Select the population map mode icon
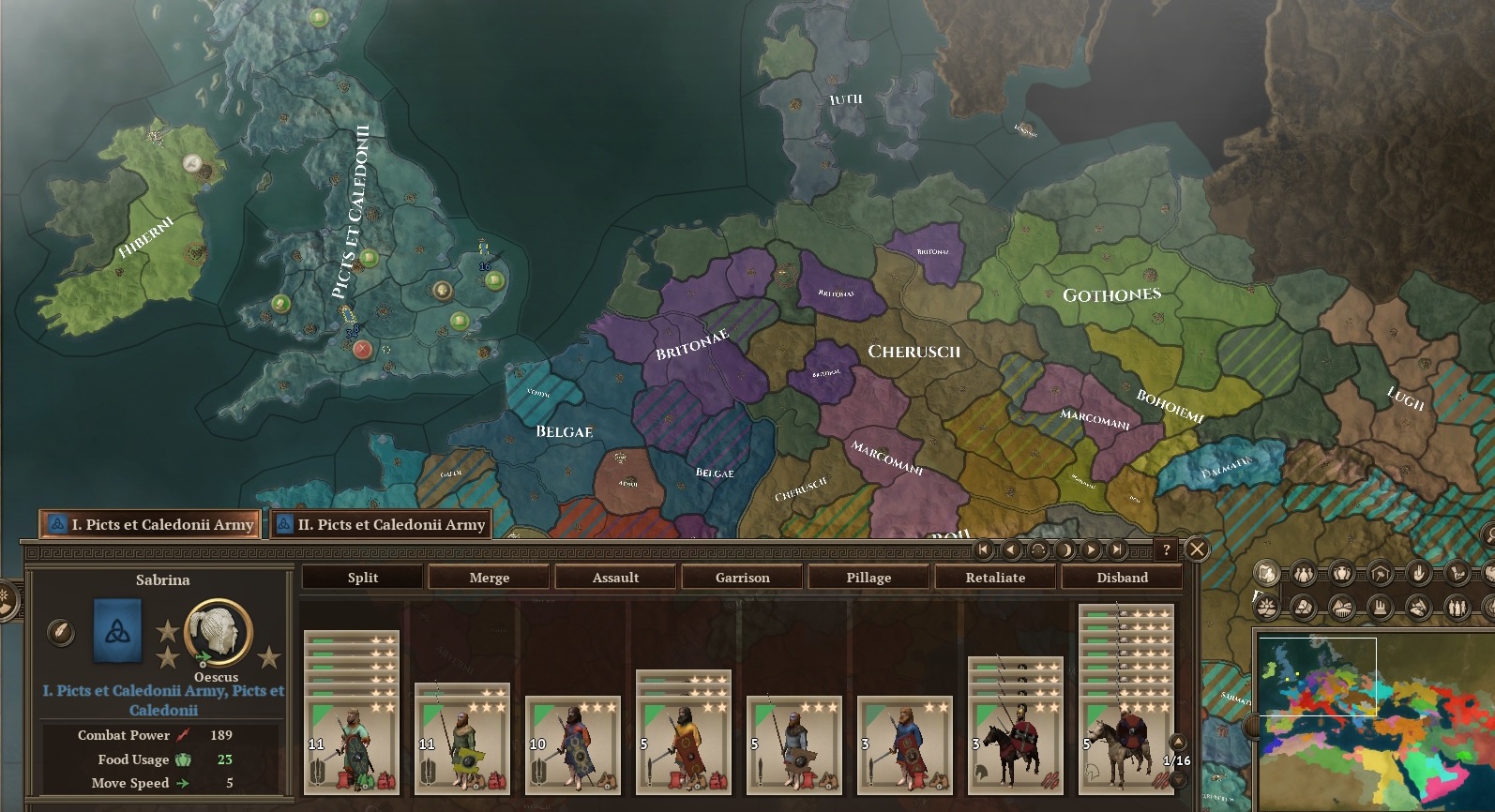 click(1305, 573)
